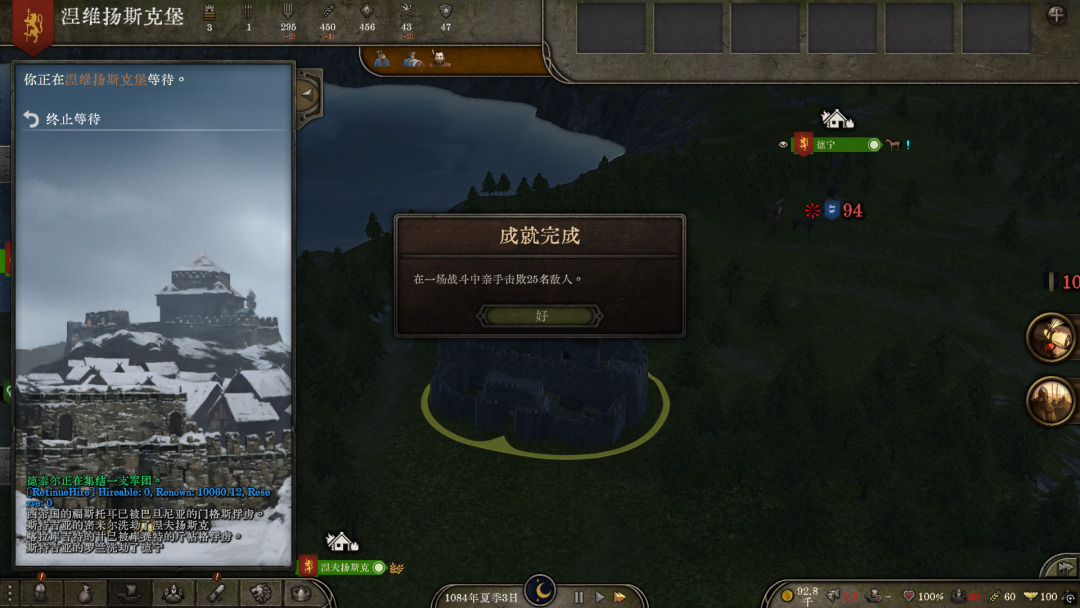This screenshot has width=1080, height=608.
Task: Open the inventory bag icon
Action: tap(85, 592)
